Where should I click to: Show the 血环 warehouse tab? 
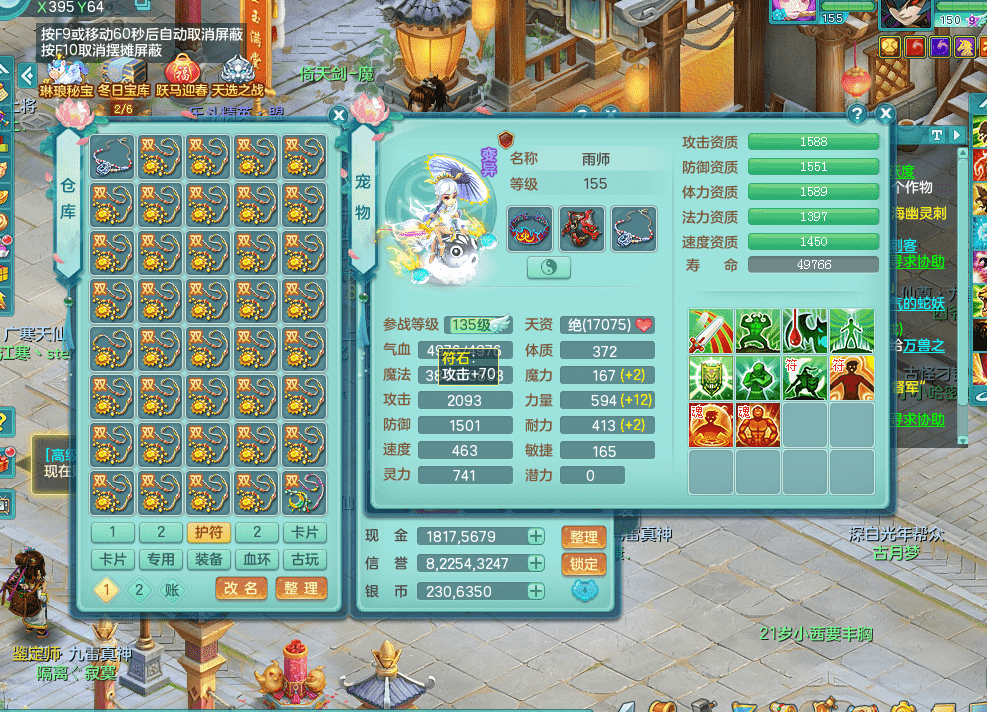pyautogui.click(x=255, y=560)
